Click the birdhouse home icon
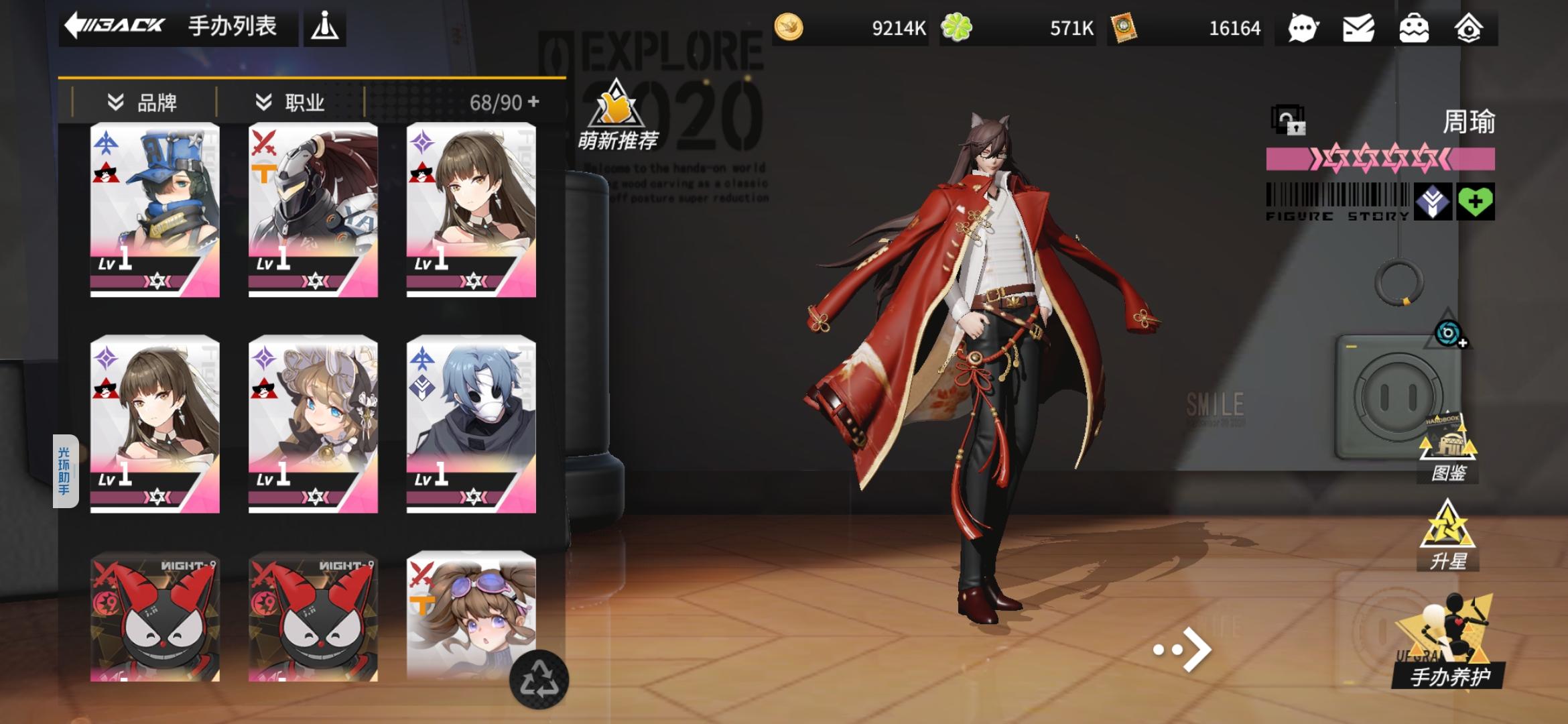 click(1468, 28)
